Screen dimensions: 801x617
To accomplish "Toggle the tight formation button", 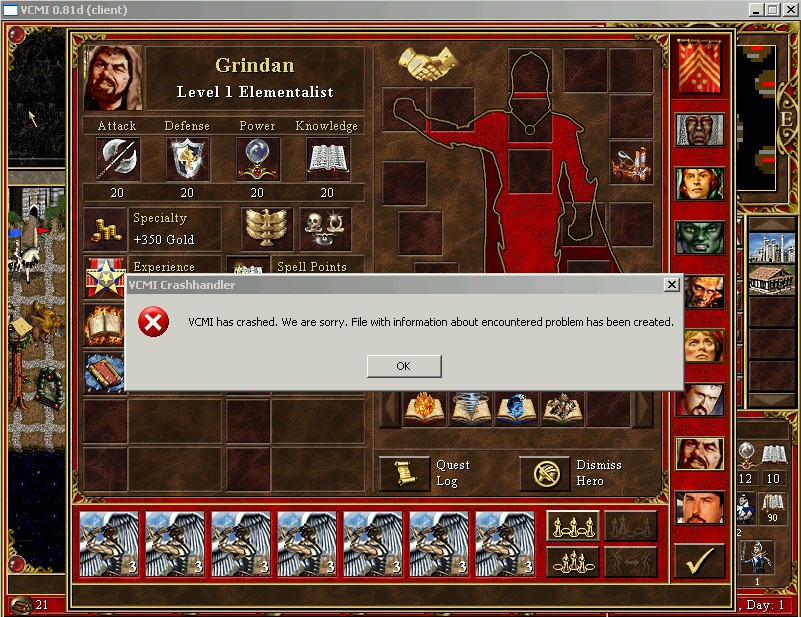I will coord(572,560).
